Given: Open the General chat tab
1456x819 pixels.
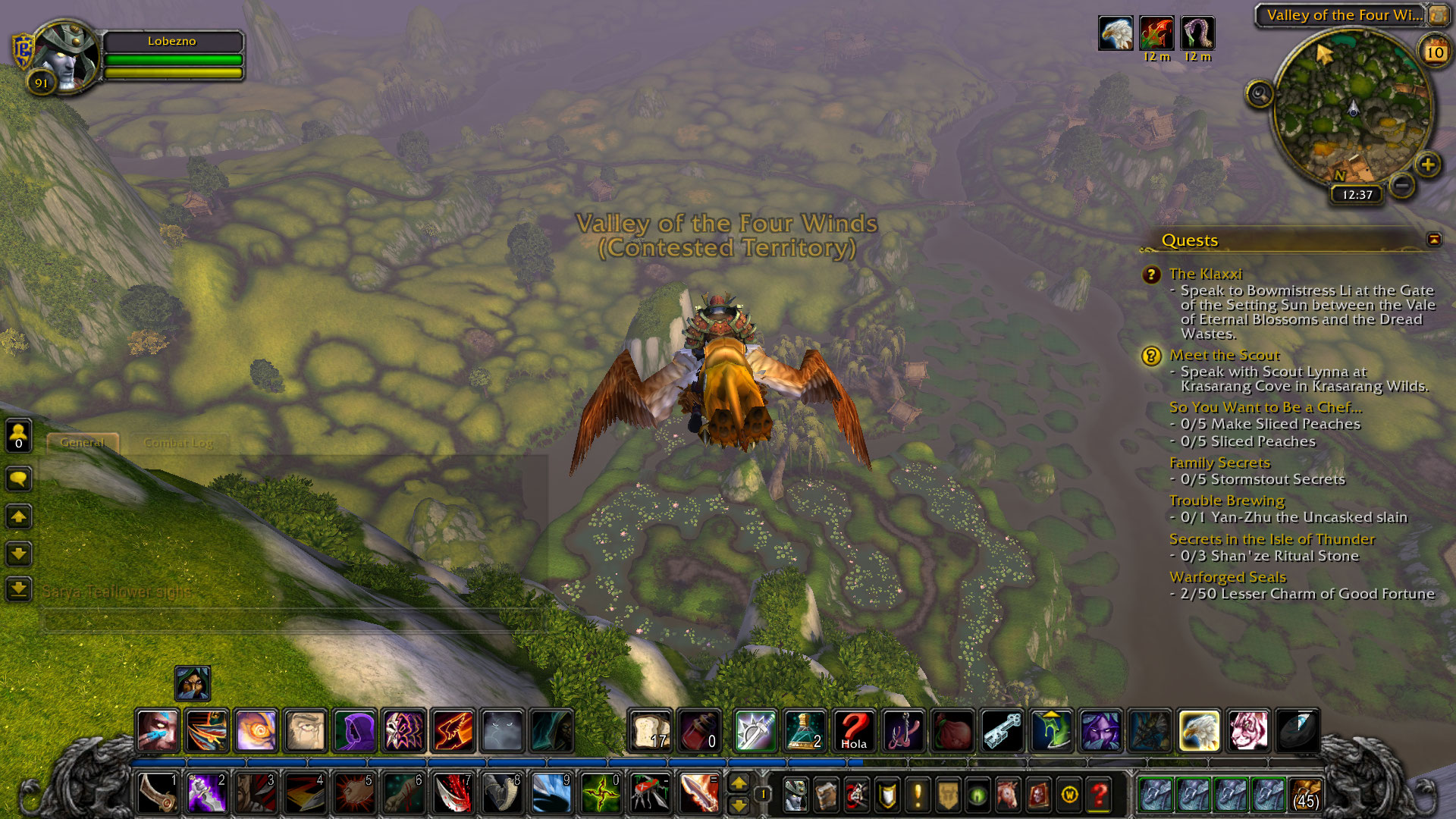Looking at the screenshot, I should click(82, 443).
